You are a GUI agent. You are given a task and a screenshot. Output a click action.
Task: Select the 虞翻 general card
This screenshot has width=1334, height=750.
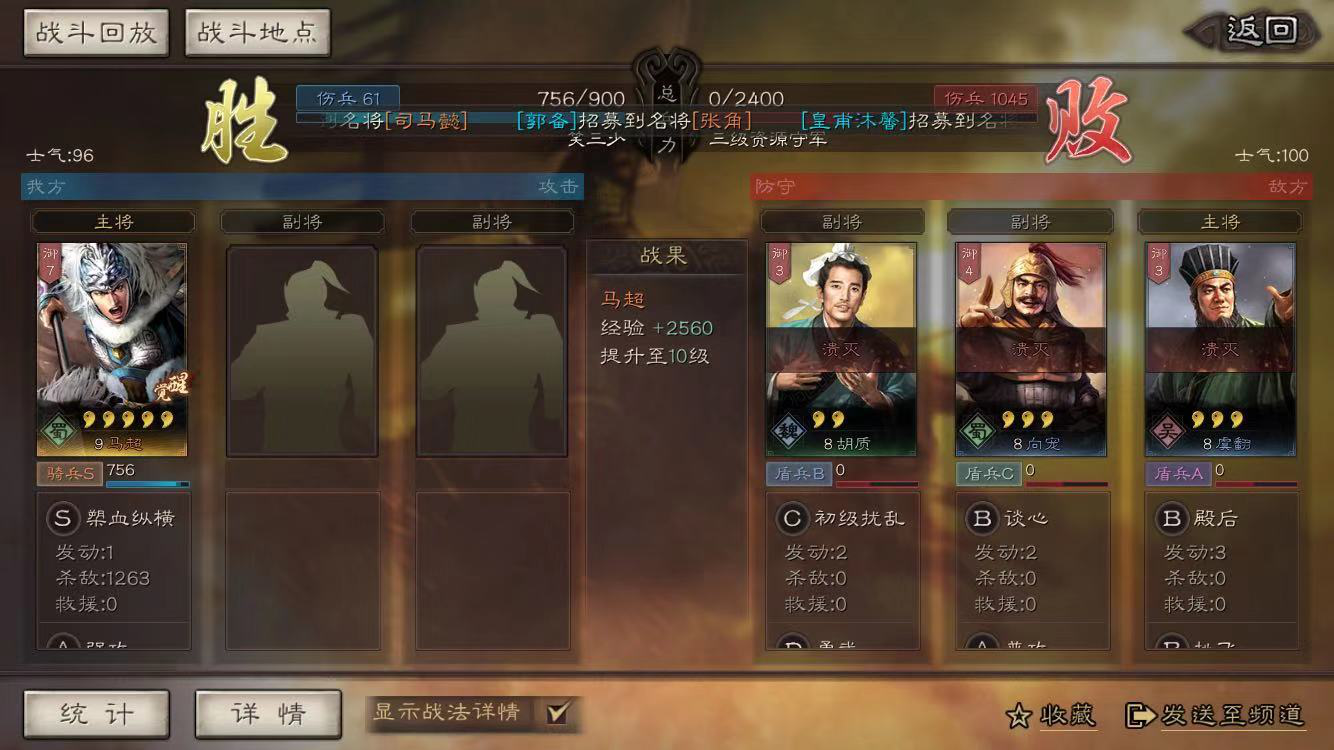point(1220,349)
